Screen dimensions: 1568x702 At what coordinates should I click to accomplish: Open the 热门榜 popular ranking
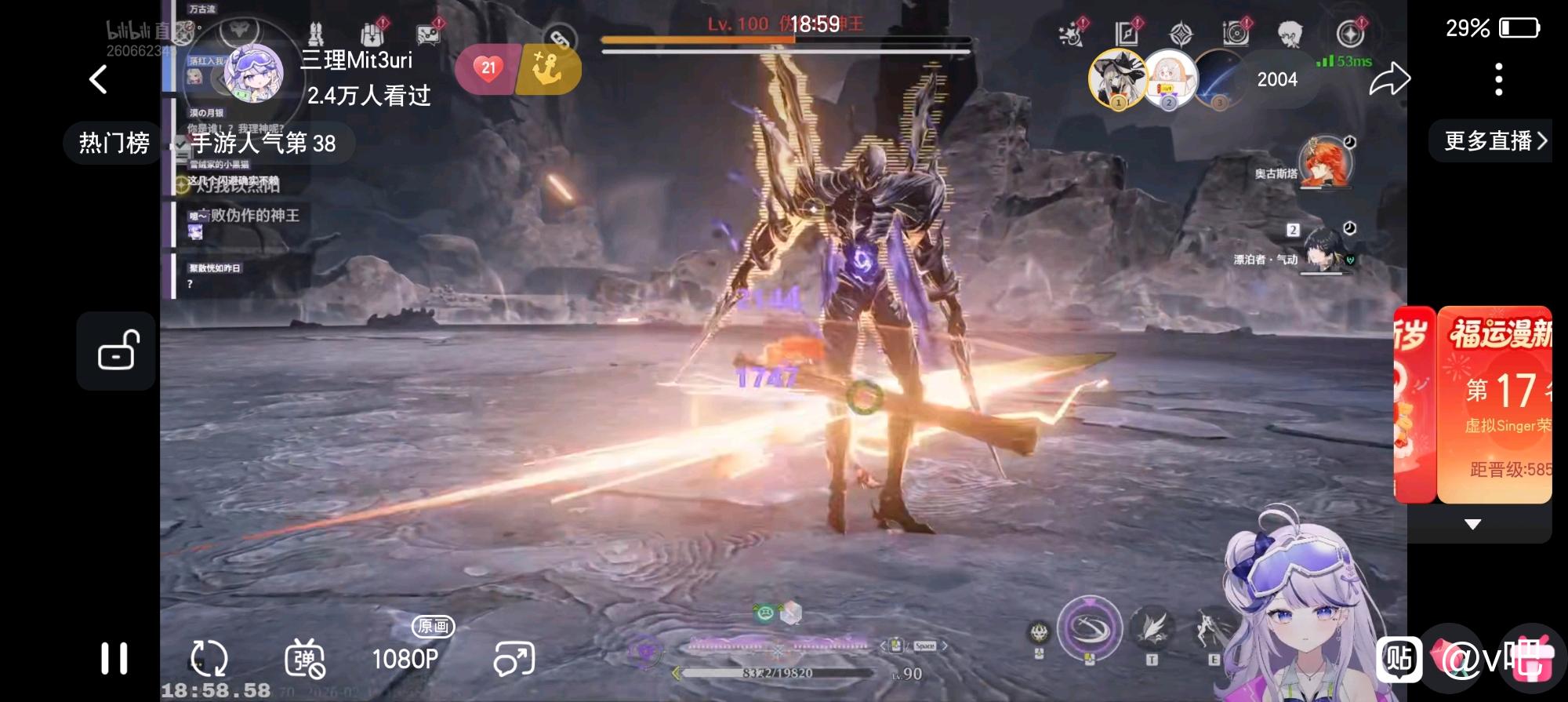coord(114,143)
